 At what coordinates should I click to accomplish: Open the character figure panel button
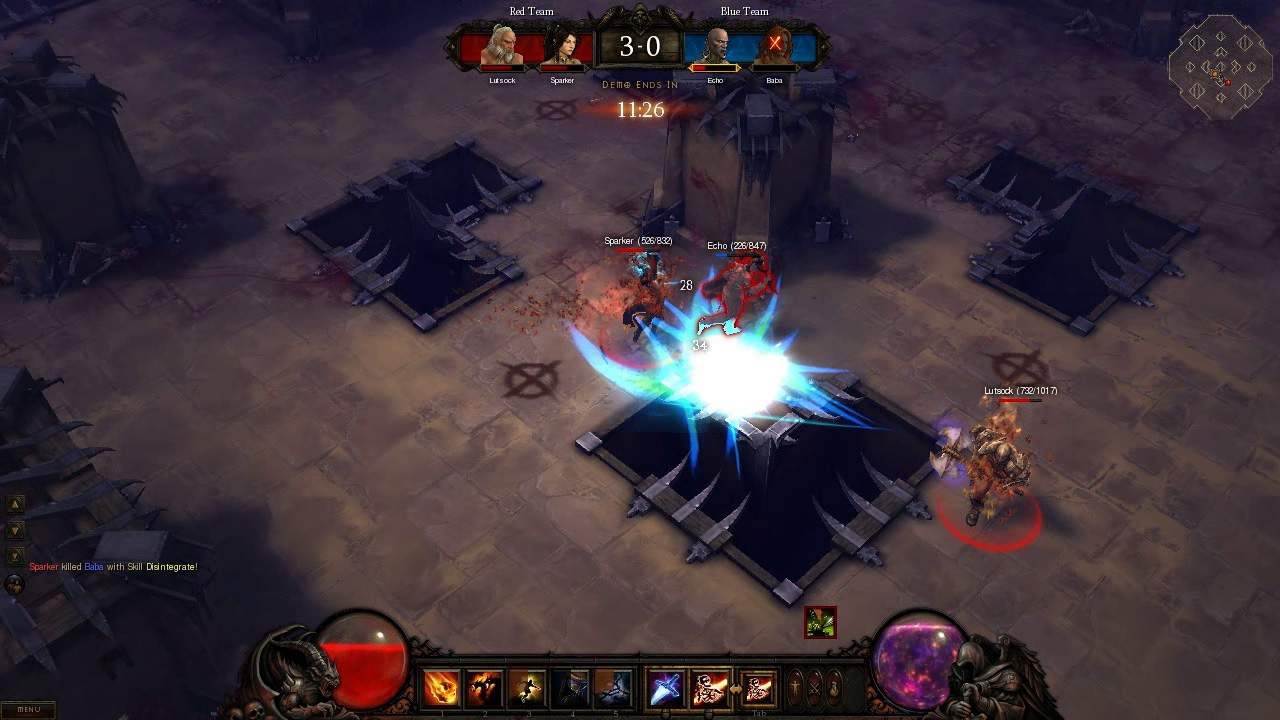click(x=796, y=688)
